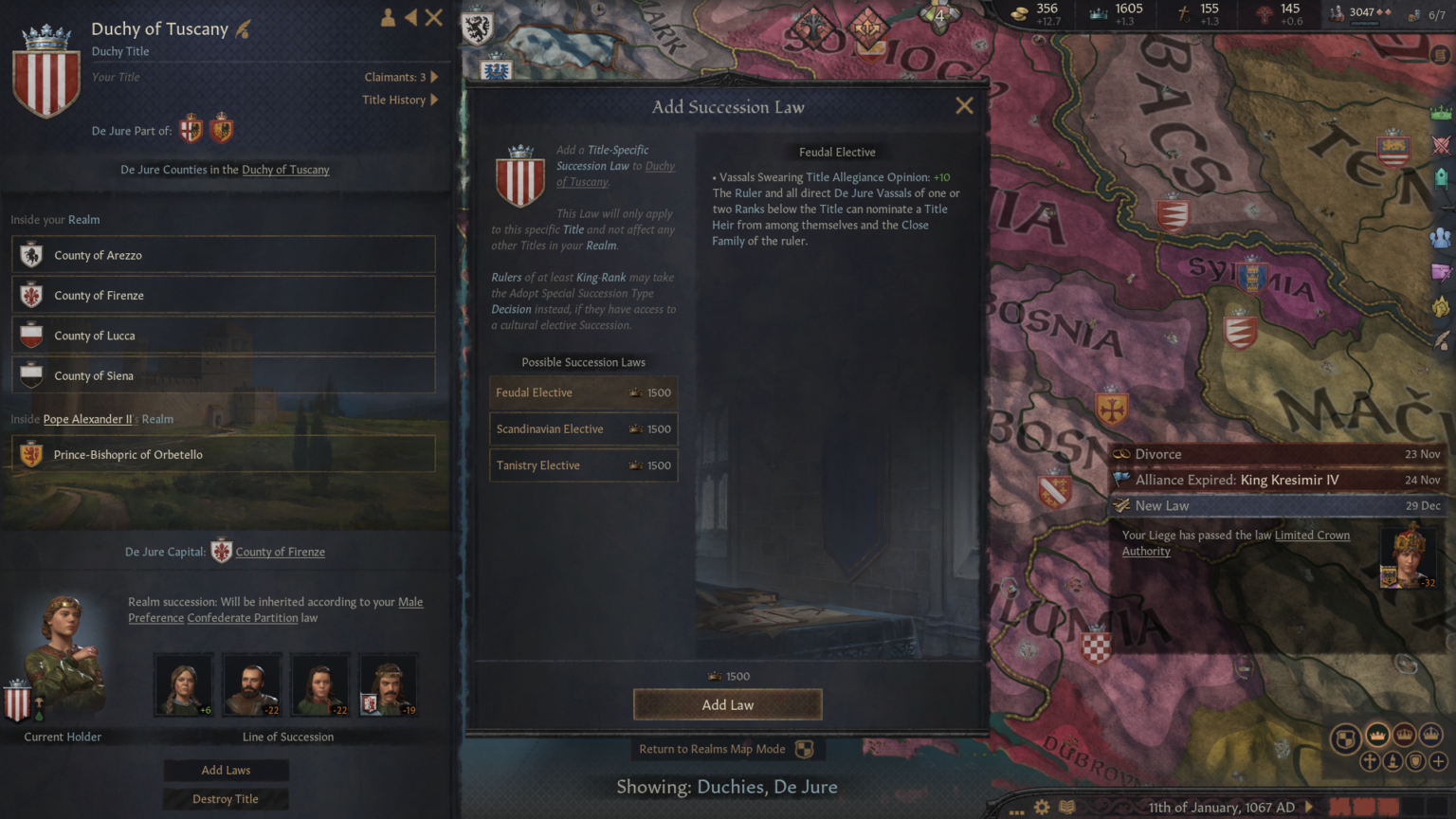Viewport: 1456px width, 819px height.
Task: Choose Scandinavian Elective succession law
Action: click(583, 429)
